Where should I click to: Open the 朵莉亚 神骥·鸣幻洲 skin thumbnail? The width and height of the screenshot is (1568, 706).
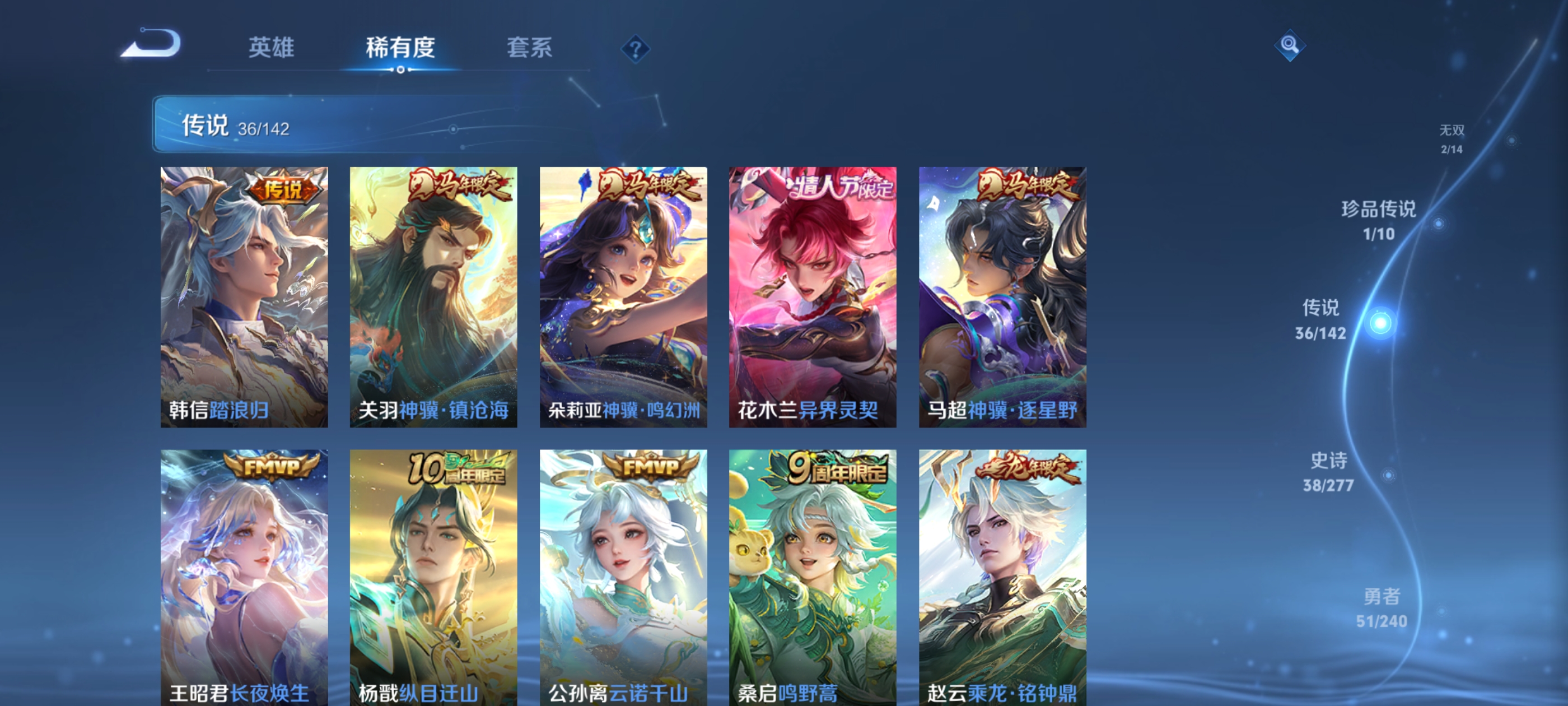624,299
